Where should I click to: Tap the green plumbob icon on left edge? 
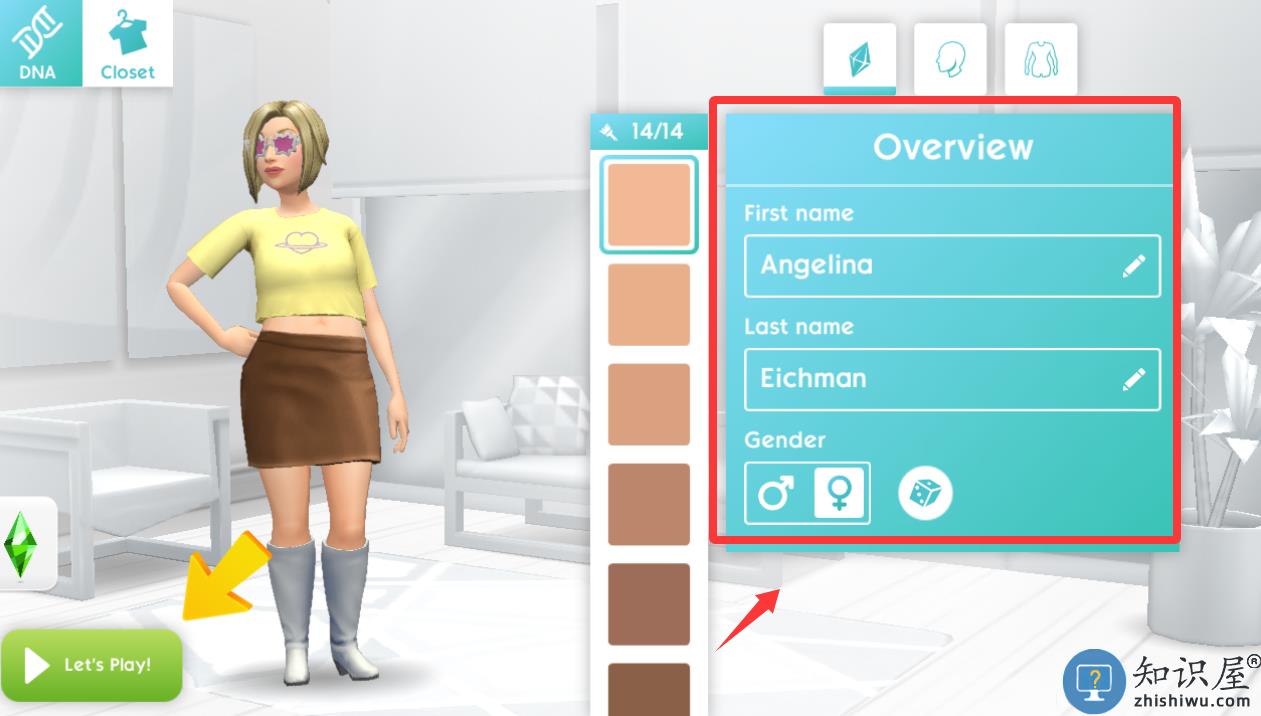(x=21, y=542)
